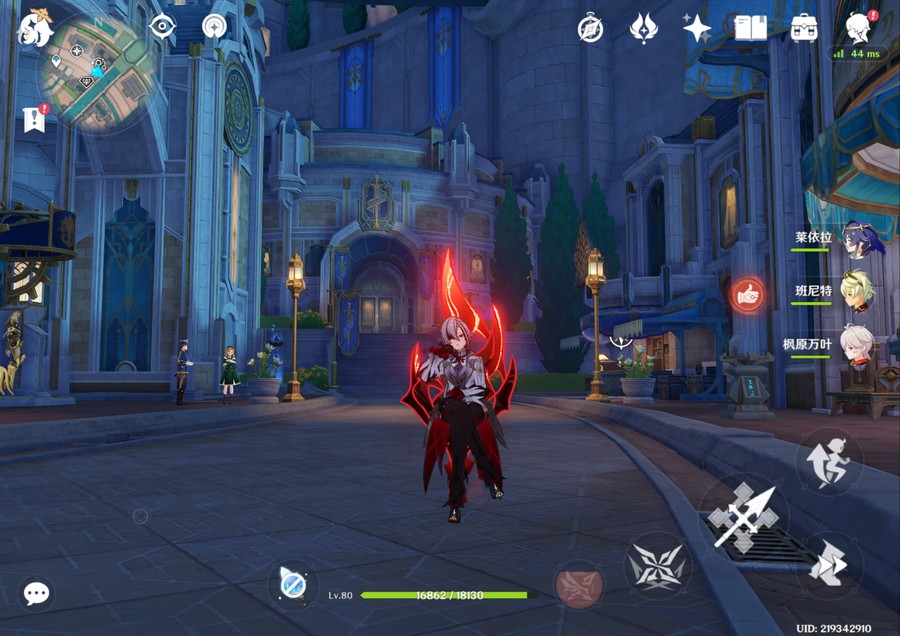Use the gadget icon beside the level indicator
This screenshot has height=636, width=900.
(x=293, y=584)
